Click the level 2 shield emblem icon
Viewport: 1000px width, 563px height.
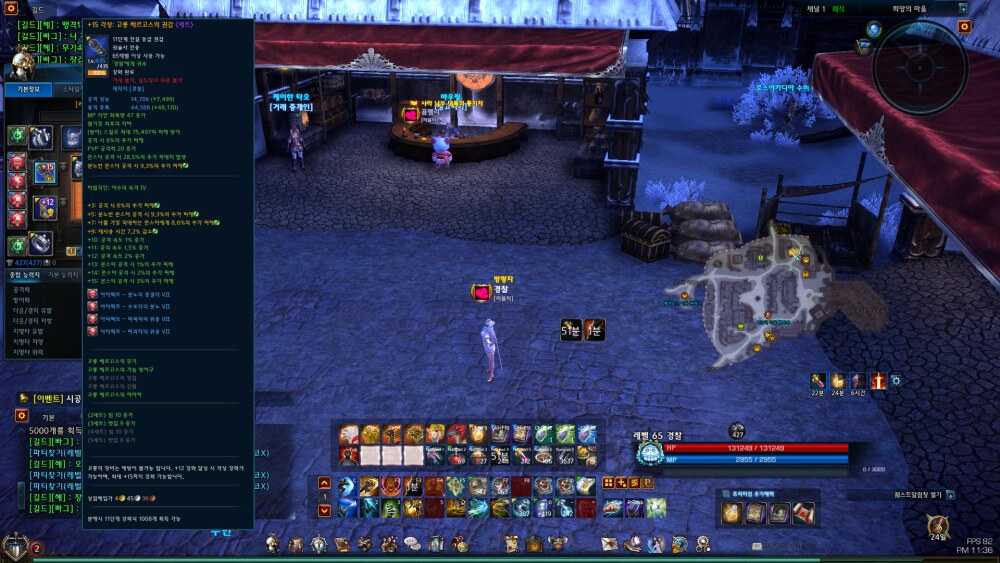pos(16,546)
